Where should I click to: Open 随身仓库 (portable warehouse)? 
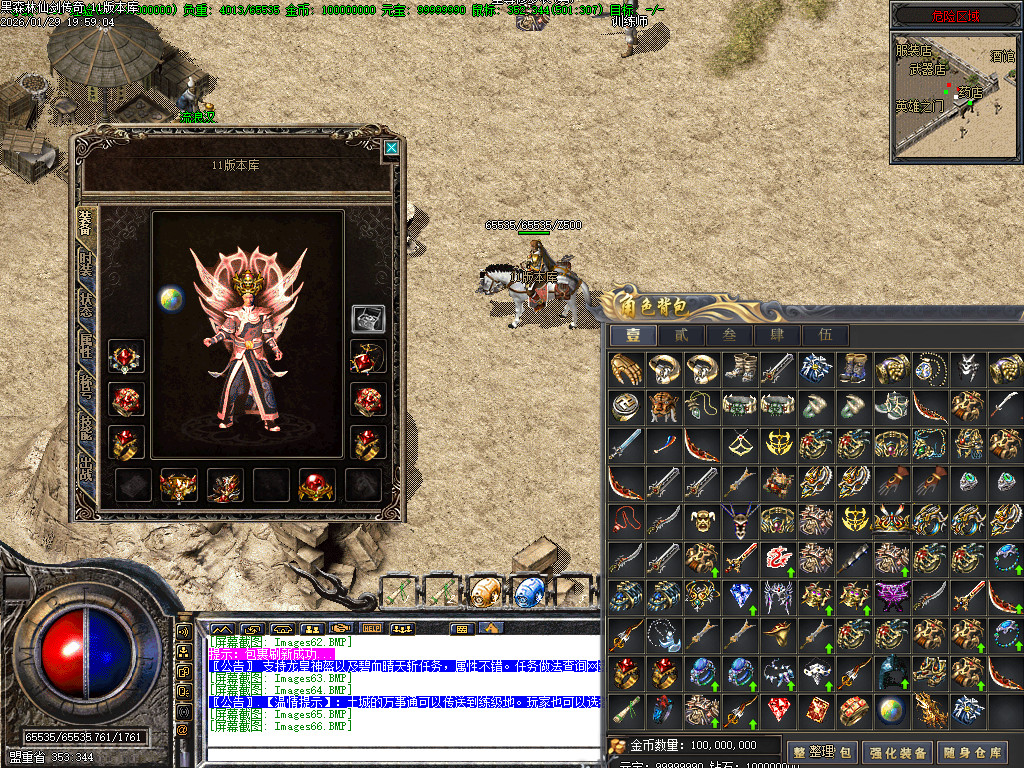pos(973,752)
